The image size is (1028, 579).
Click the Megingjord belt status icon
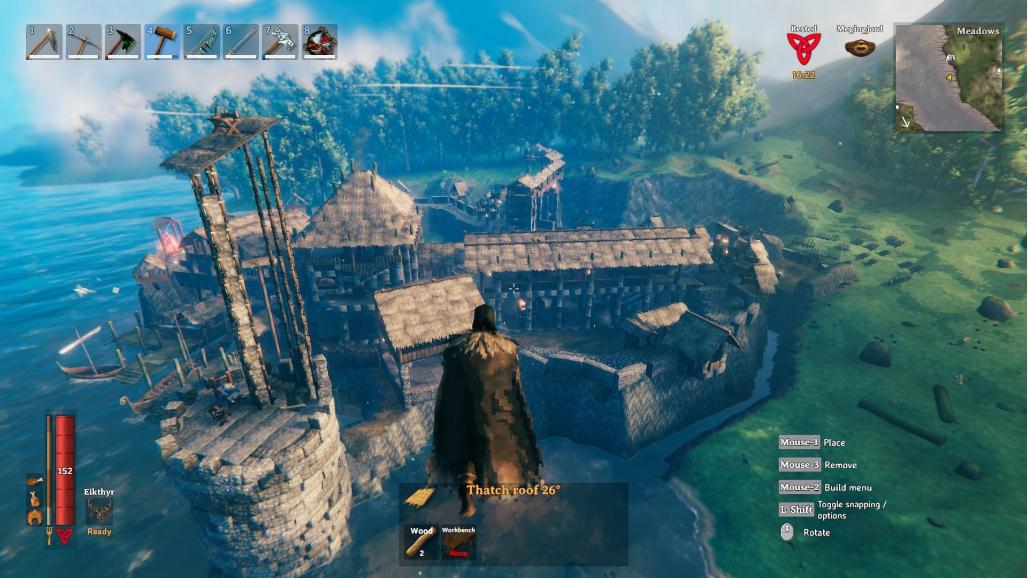click(x=855, y=47)
